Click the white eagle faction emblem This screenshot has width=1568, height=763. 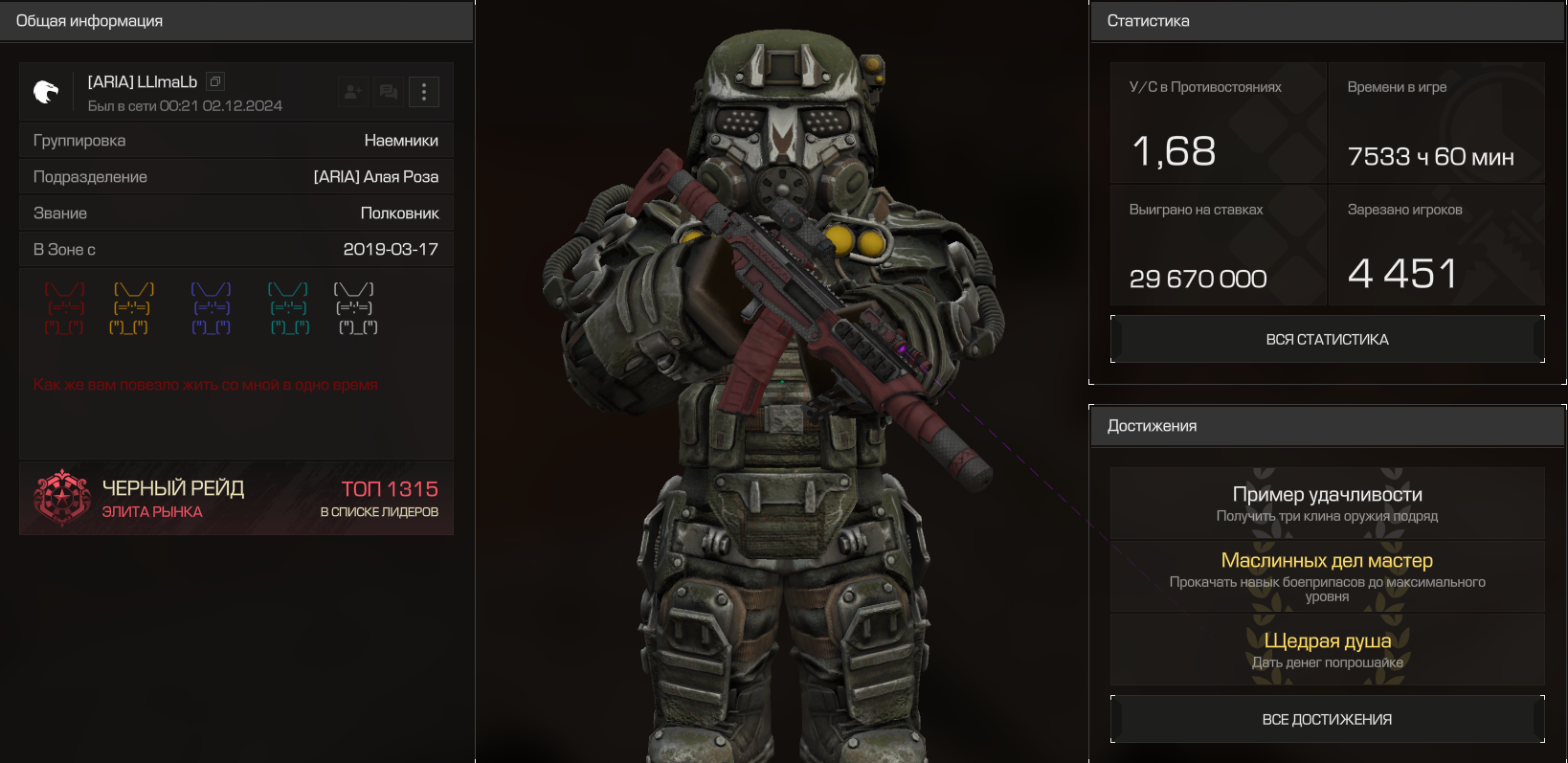[46, 92]
